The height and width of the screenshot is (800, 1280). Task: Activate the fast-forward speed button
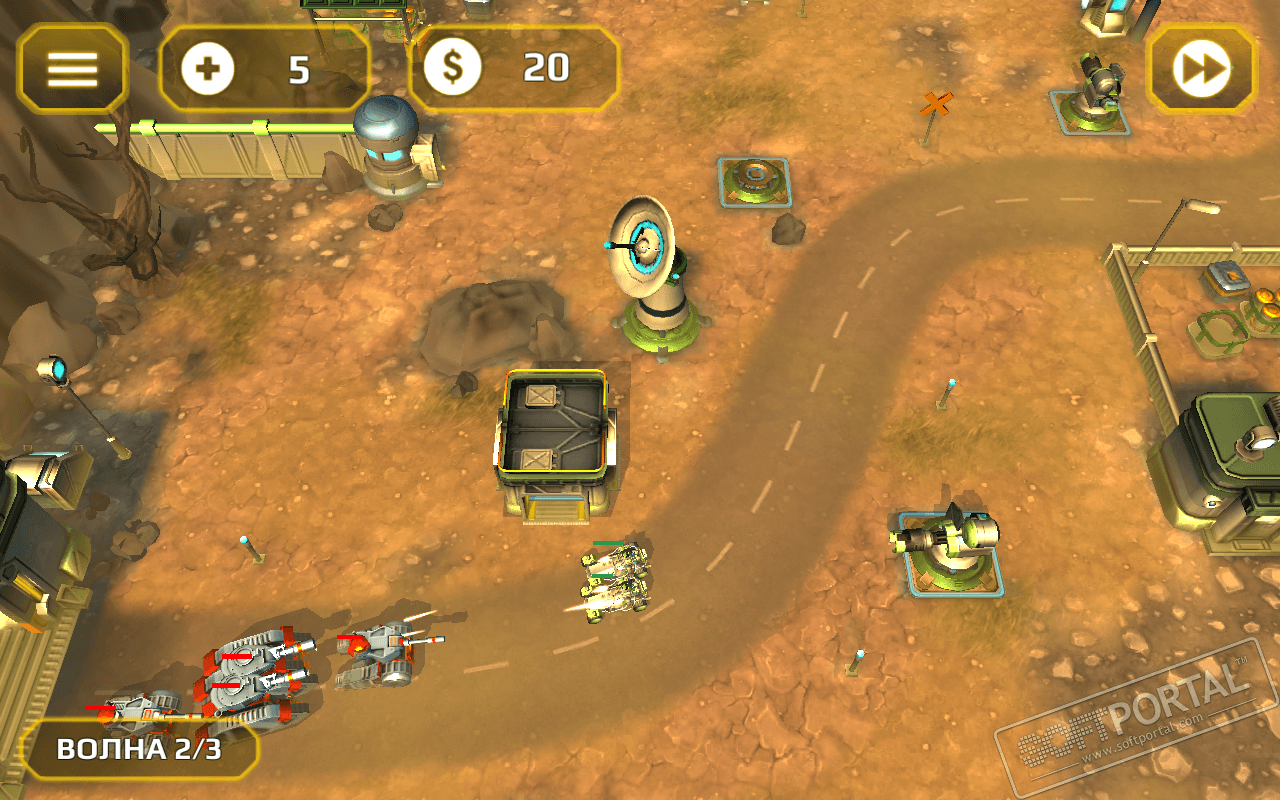click(x=1200, y=68)
